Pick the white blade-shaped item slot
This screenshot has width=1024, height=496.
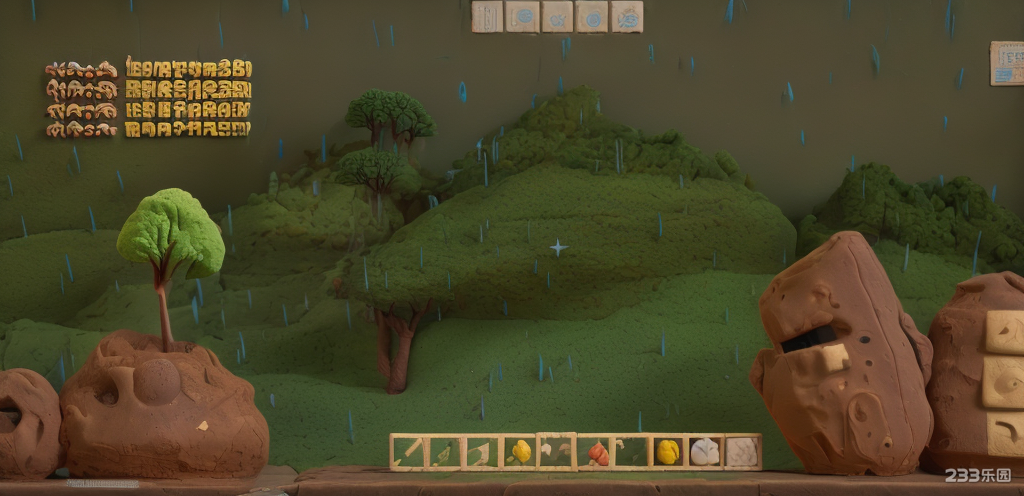tap(480, 452)
